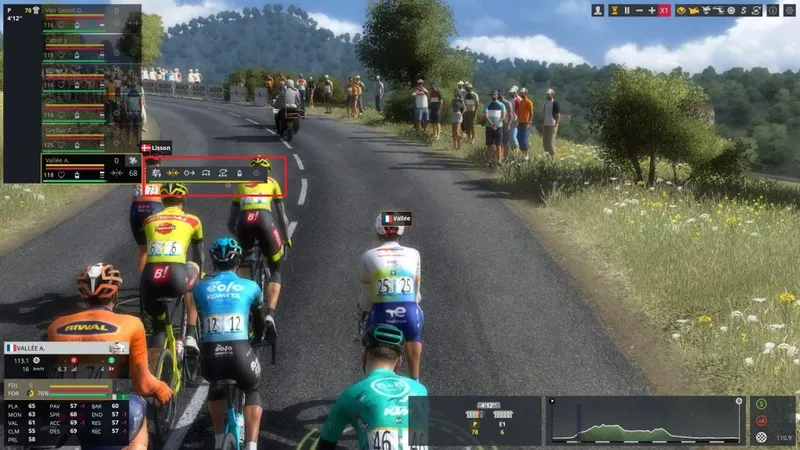Open the rider profile silhouette icon
Viewport: 800px width, 450px height.
(598, 10)
